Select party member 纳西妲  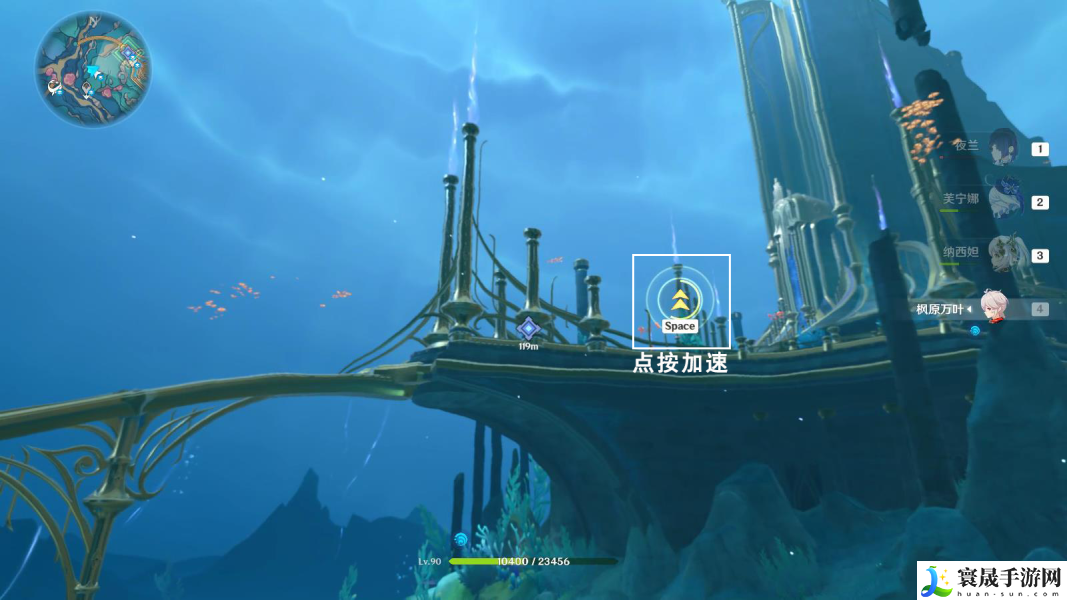click(1003, 254)
